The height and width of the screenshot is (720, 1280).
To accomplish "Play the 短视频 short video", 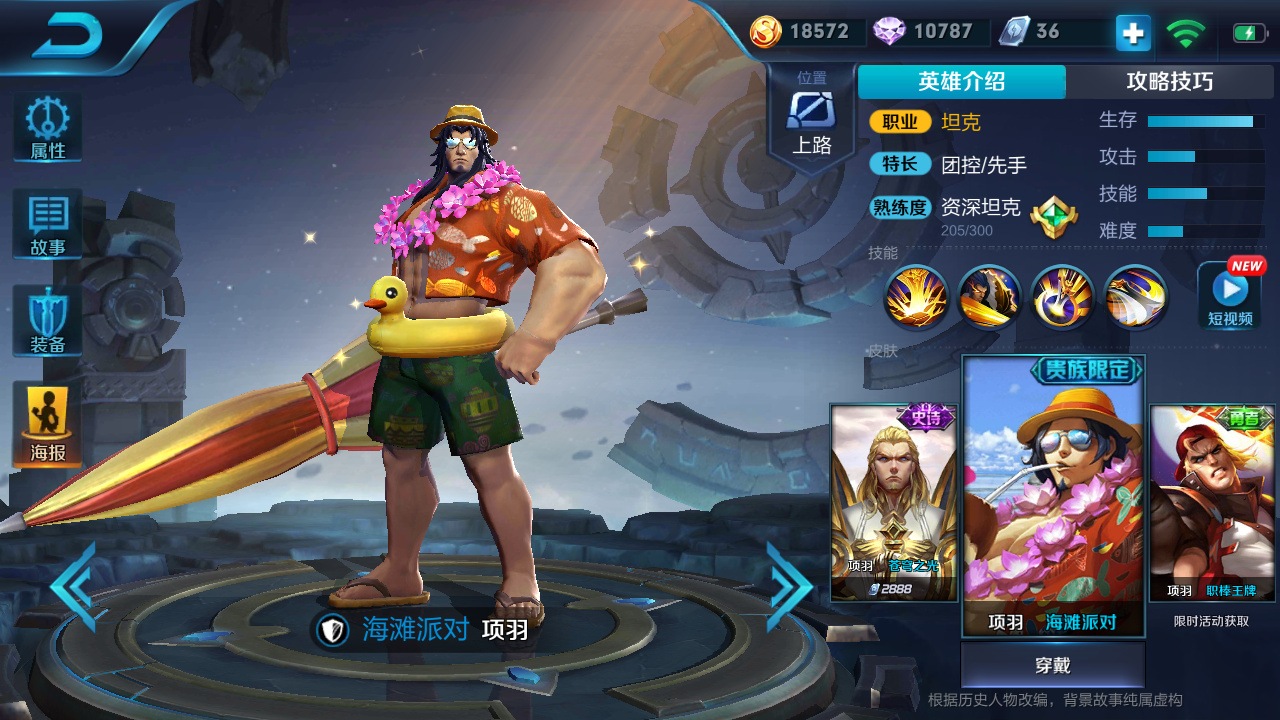I will (1228, 296).
